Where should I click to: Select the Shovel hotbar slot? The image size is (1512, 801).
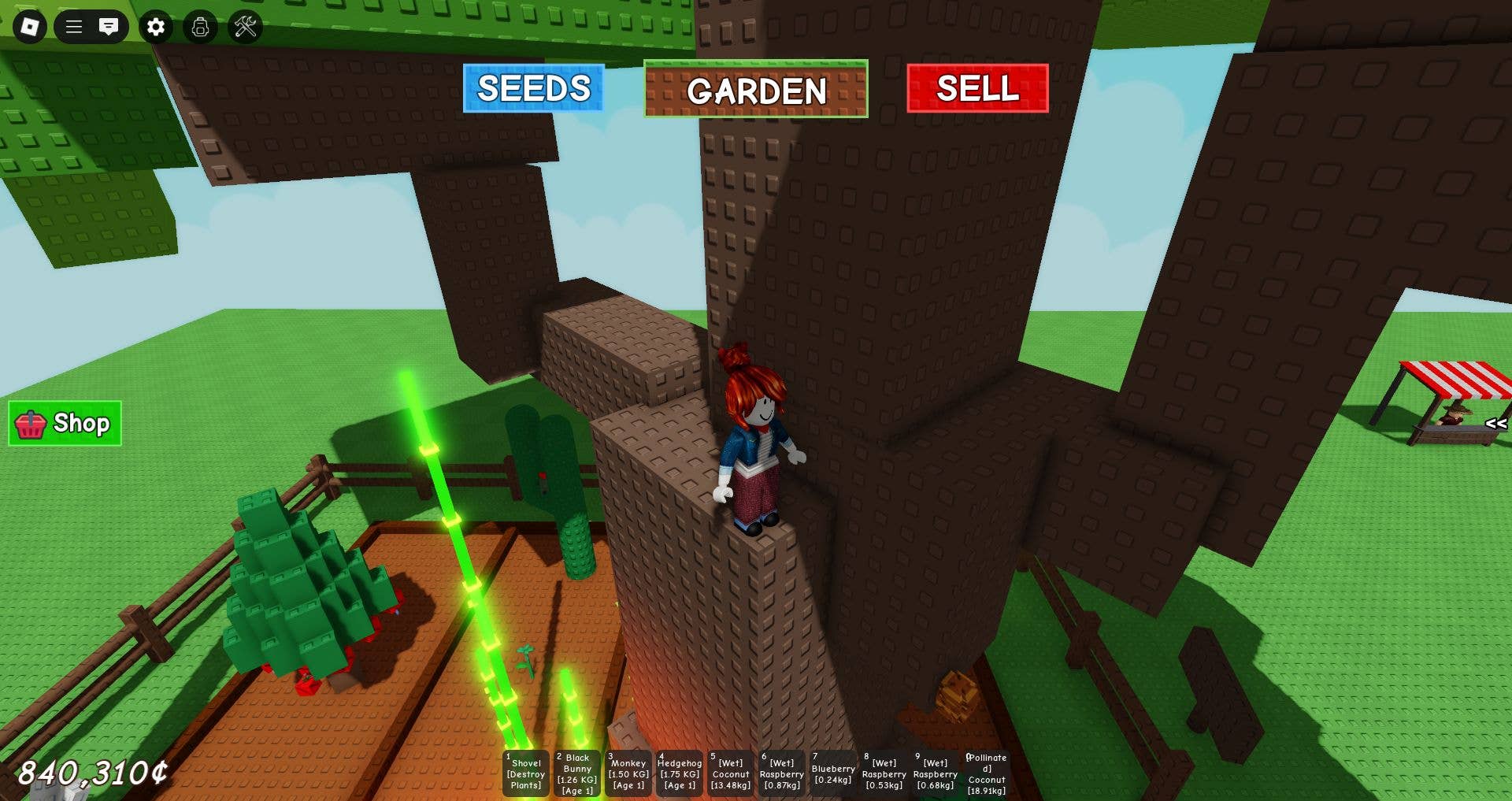(x=526, y=773)
